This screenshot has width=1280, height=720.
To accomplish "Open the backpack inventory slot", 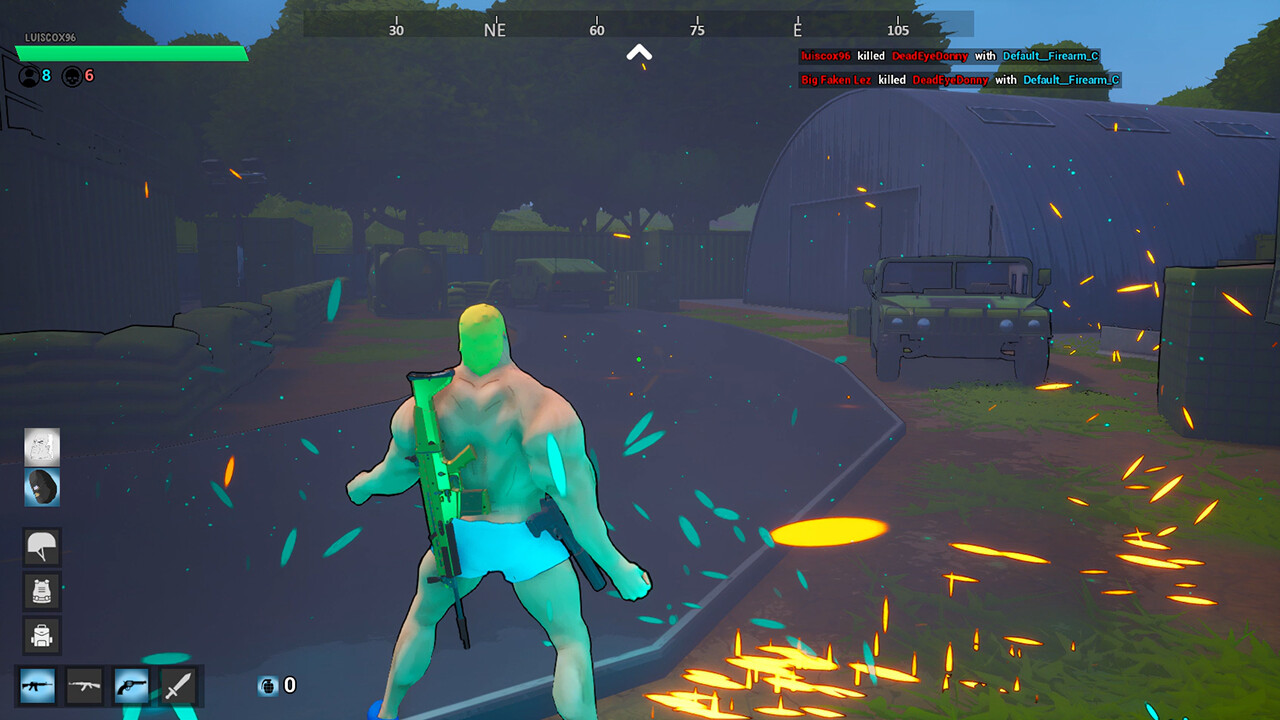I will point(42,635).
